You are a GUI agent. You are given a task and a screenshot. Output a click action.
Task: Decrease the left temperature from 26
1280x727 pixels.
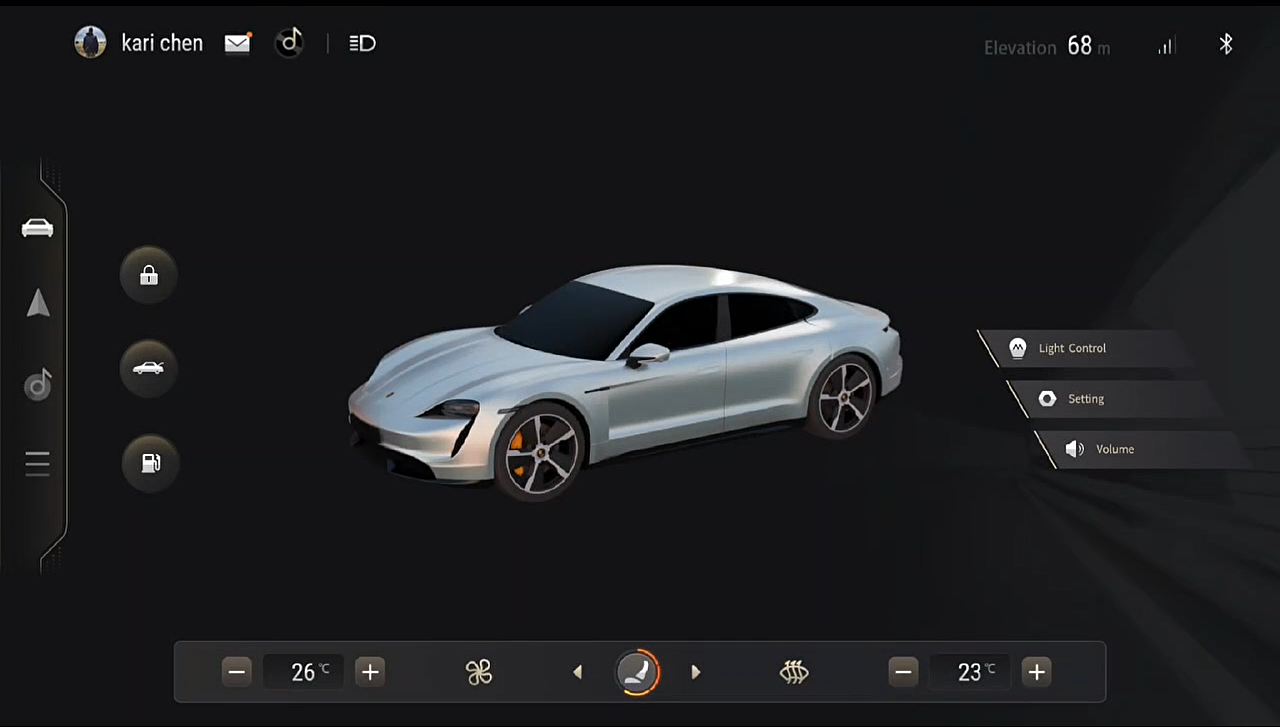pyautogui.click(x=237, y=672)
